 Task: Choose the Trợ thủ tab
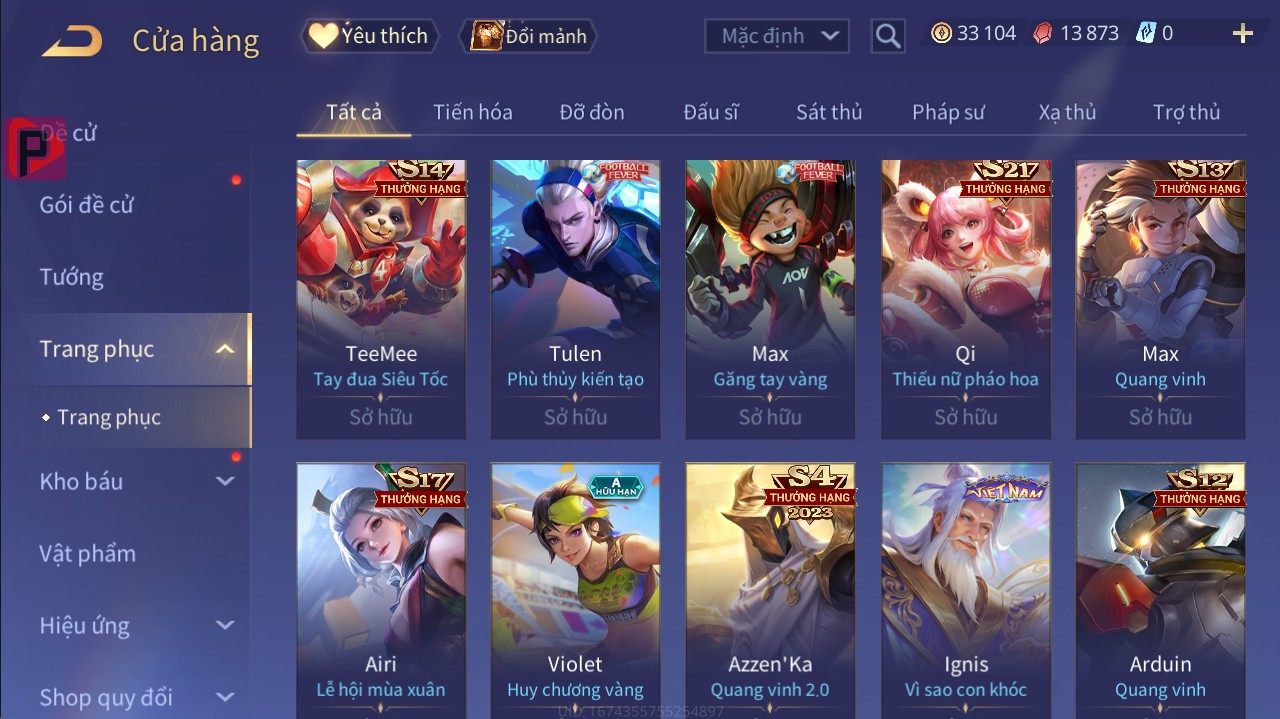1186,112
